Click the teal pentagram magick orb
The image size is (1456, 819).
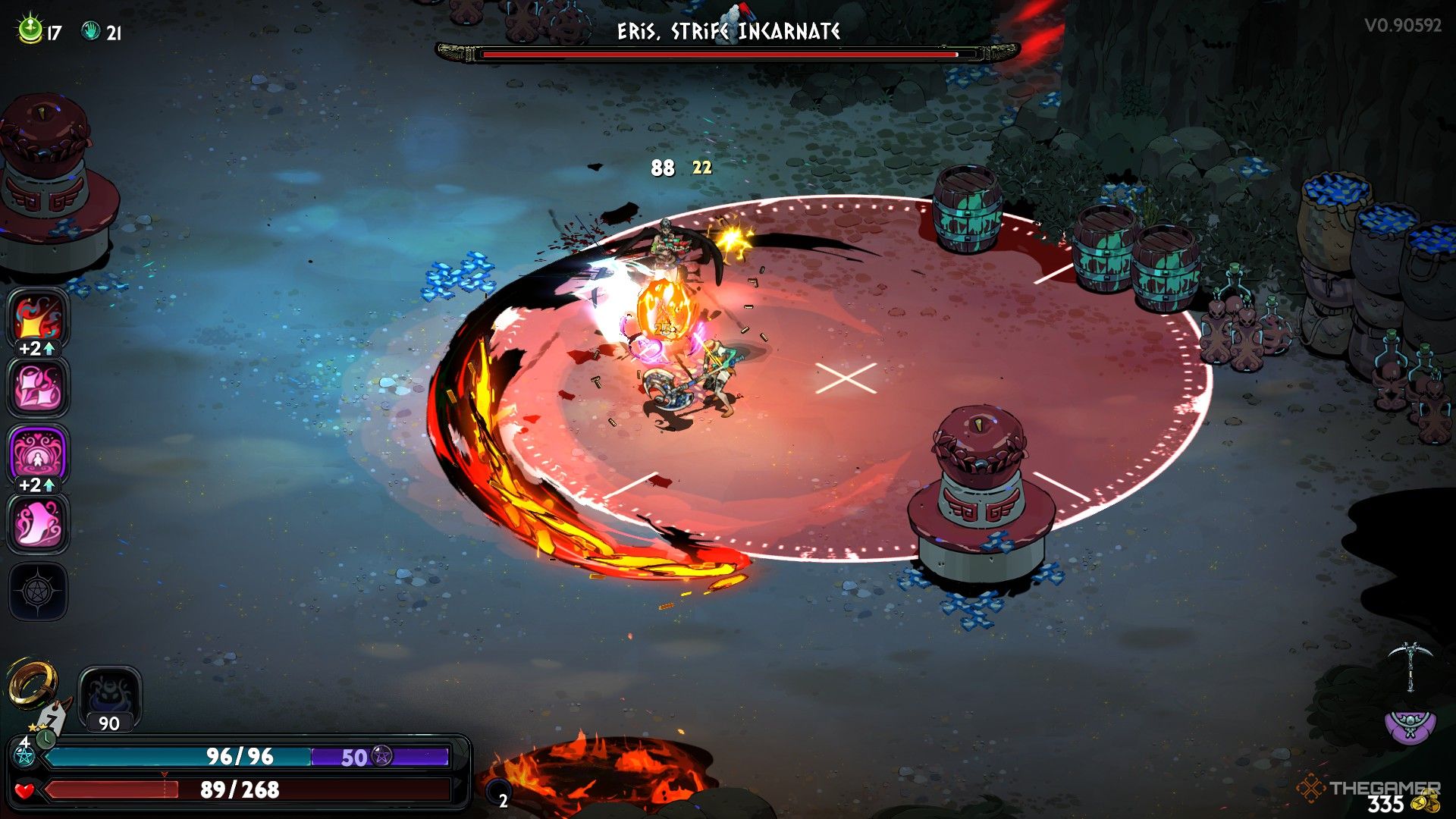click(24, 757)
